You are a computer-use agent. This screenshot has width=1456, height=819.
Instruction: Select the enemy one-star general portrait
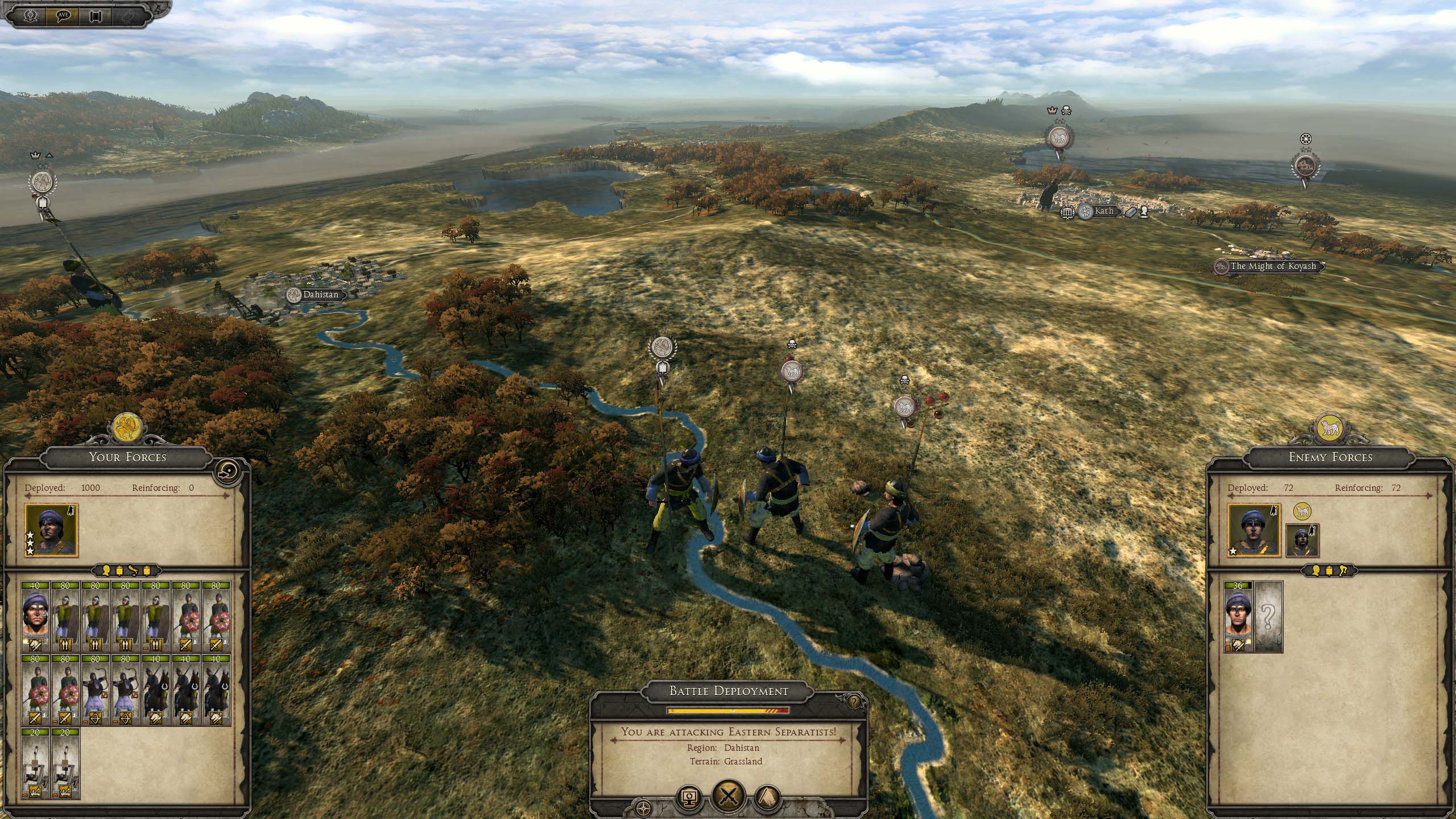pyautogui.click(x=1254, y=530)
